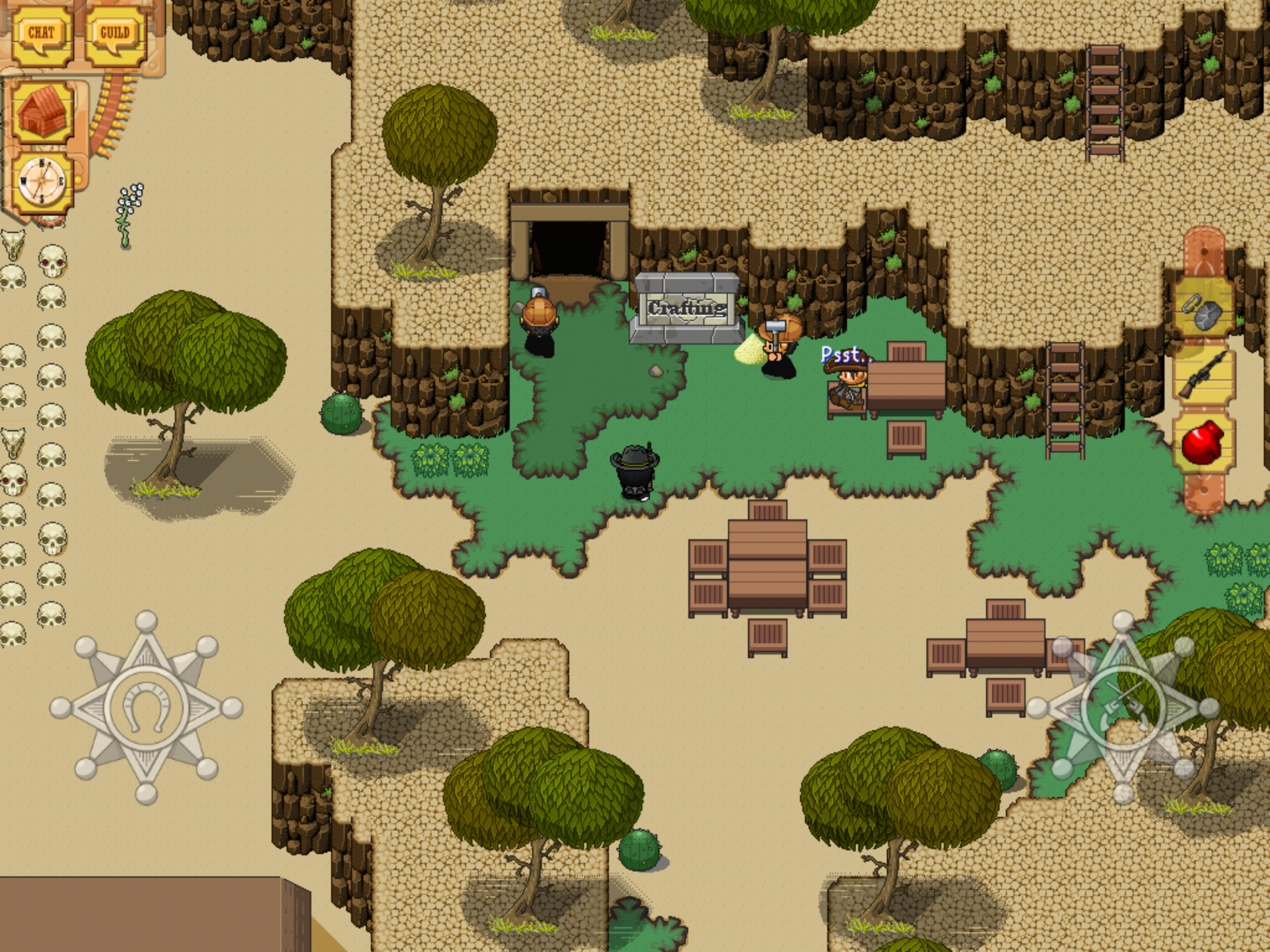Open the Guild menu
This screenshot has height=952, width=1270.
(115, 33)
